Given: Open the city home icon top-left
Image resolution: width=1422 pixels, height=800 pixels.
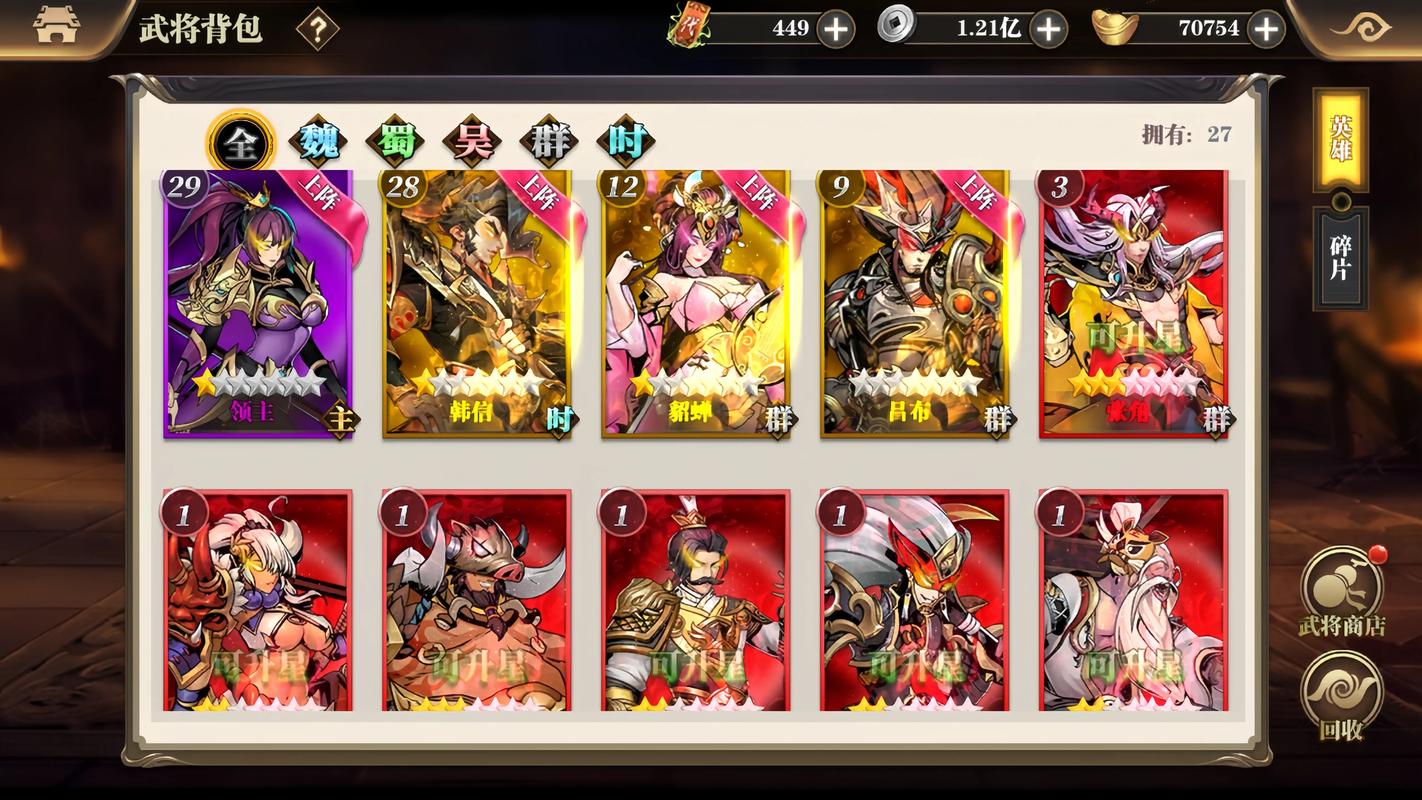Looking at the screenshot, I should click(x=54, y=25).
